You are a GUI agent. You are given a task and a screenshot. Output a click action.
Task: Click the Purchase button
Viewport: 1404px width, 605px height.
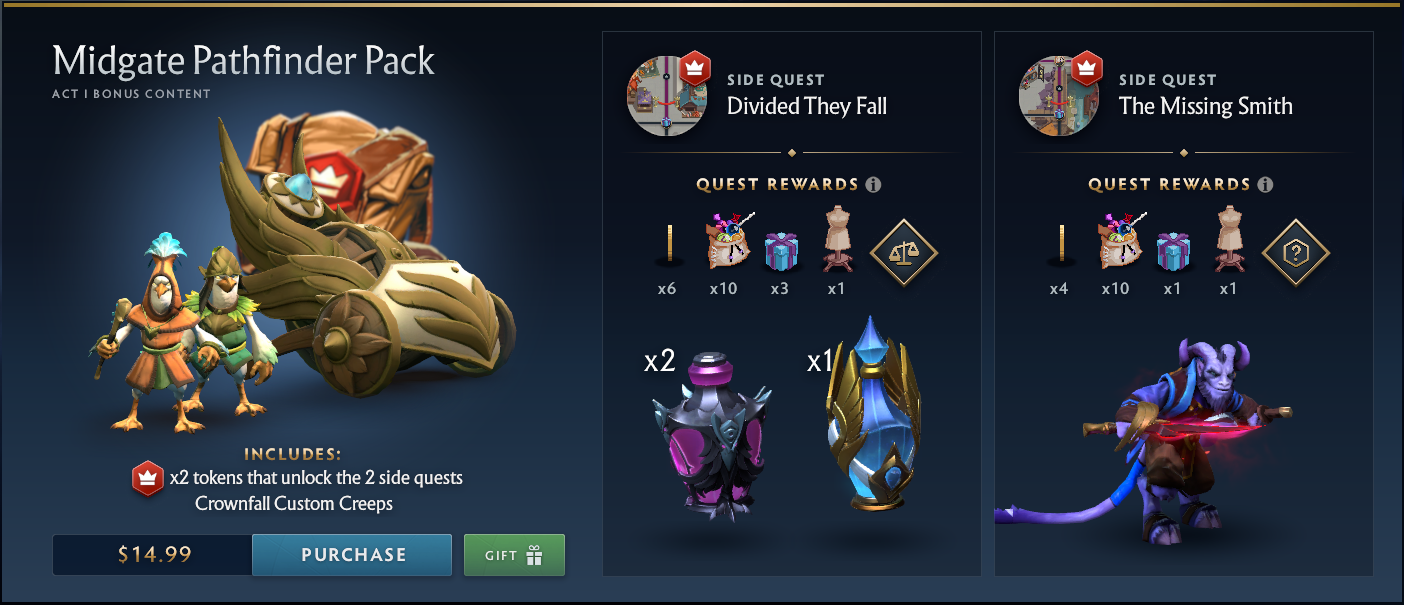click(x=352, y=555)
